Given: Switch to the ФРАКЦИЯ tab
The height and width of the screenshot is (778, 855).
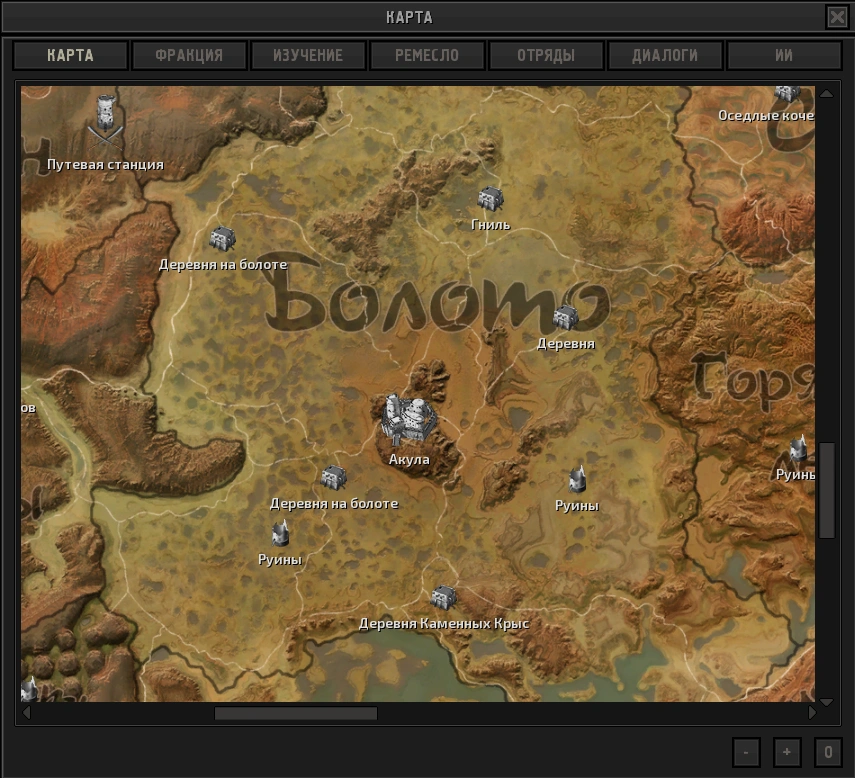Looking at the screenshot, I should (x=189, y=55).
